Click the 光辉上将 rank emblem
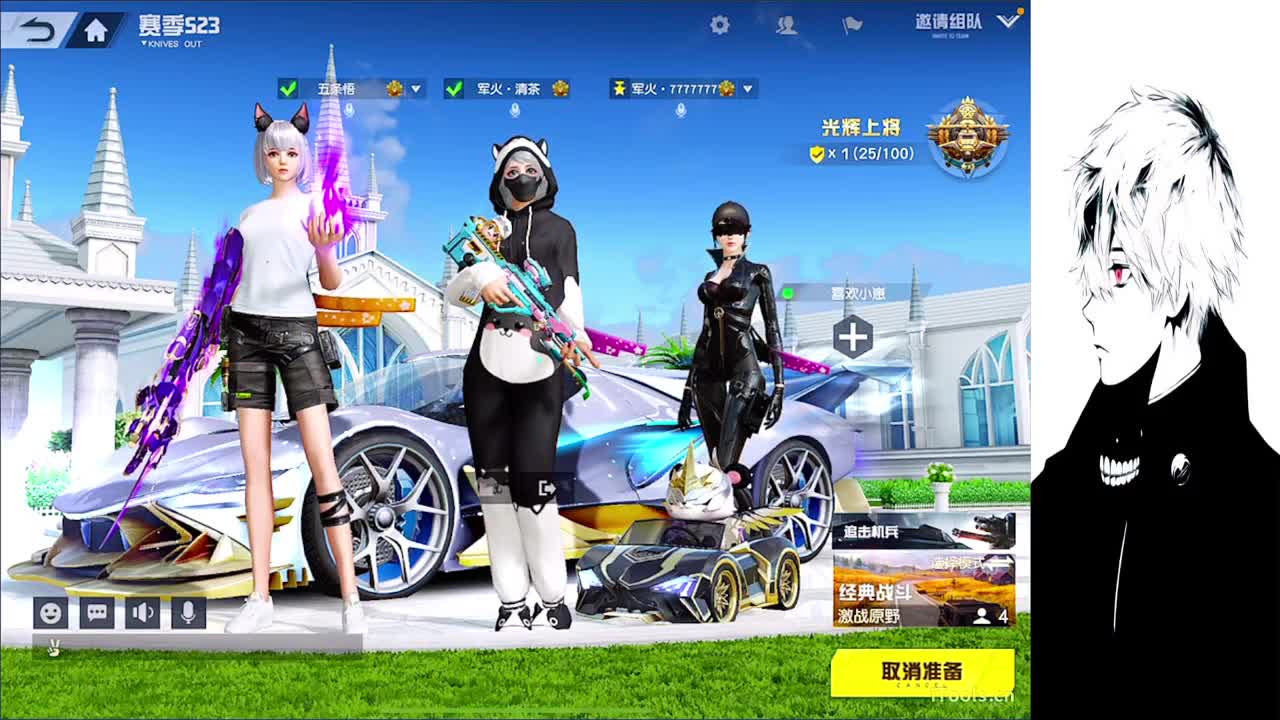 click(963, 137)
